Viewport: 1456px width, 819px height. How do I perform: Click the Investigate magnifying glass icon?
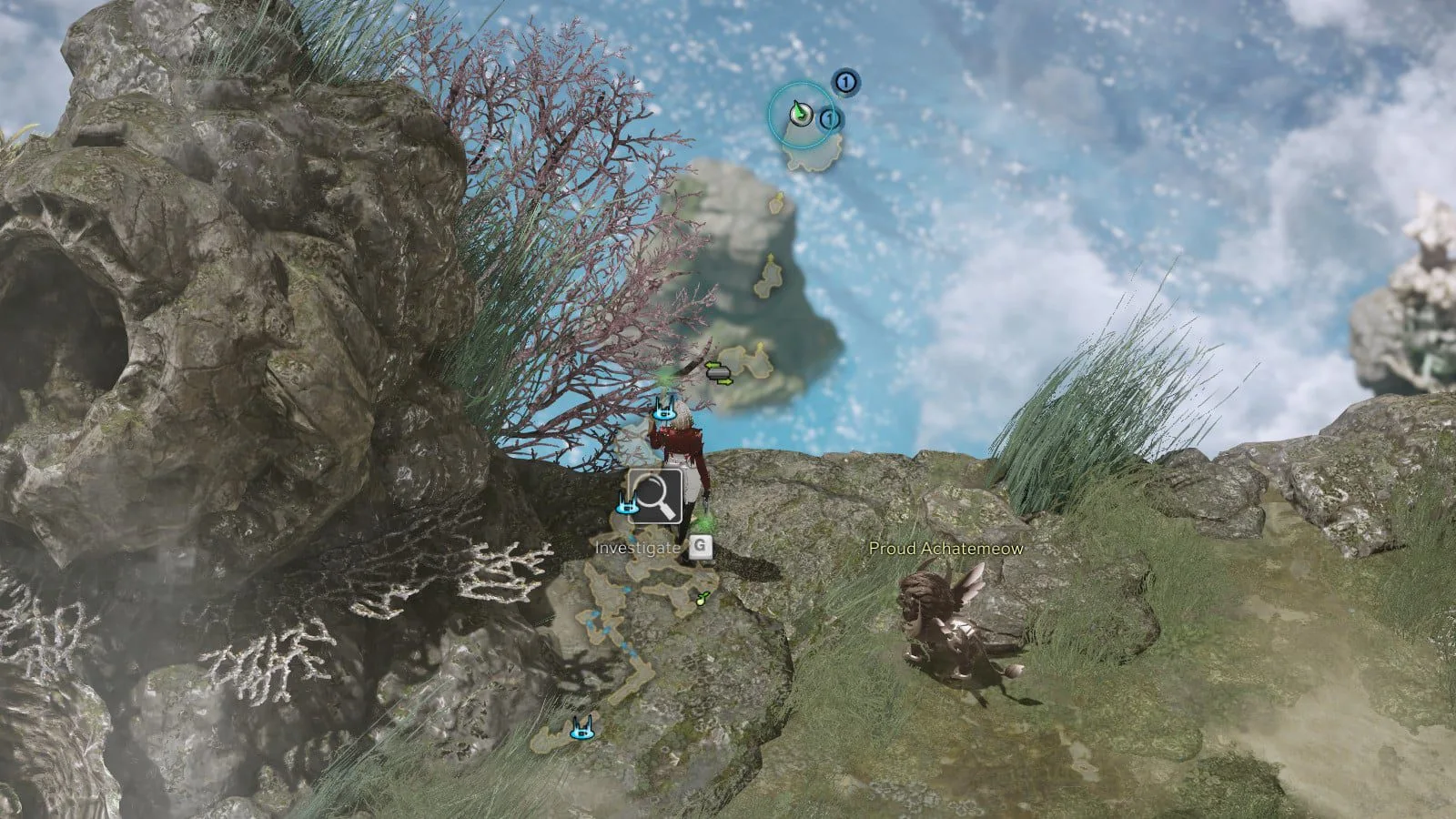point(655,496)
